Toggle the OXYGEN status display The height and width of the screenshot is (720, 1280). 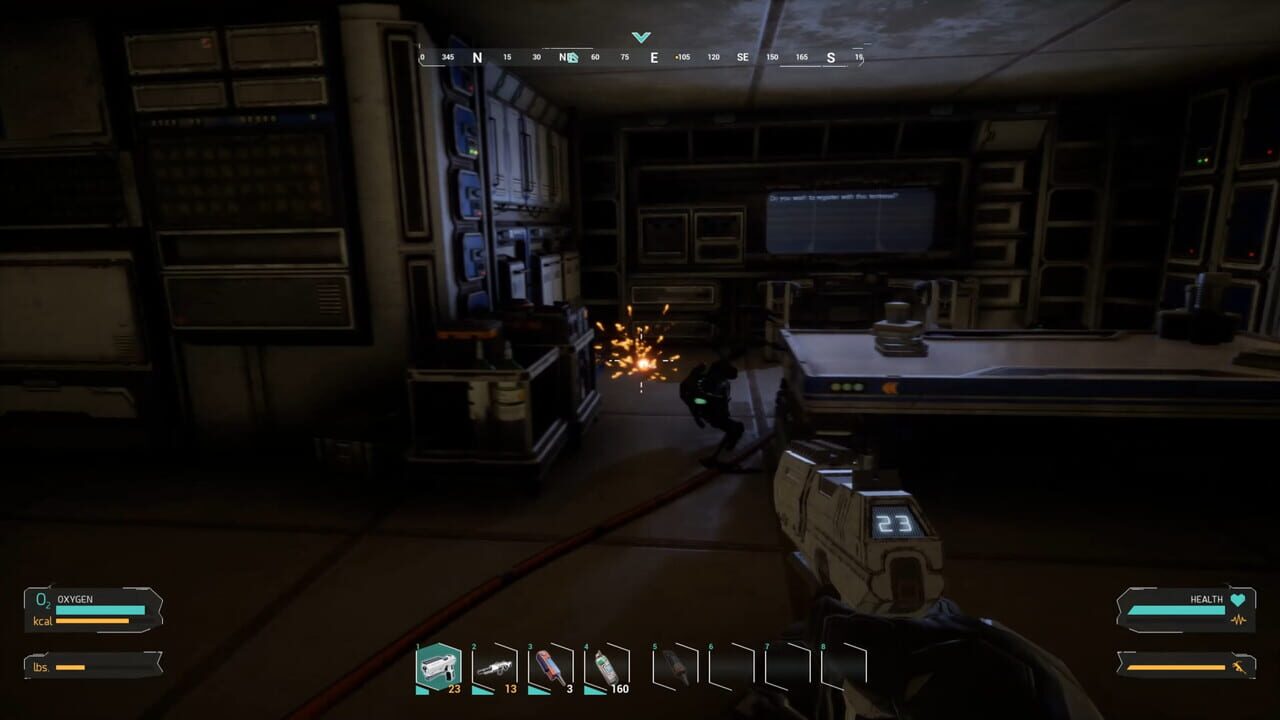[75, 598]
